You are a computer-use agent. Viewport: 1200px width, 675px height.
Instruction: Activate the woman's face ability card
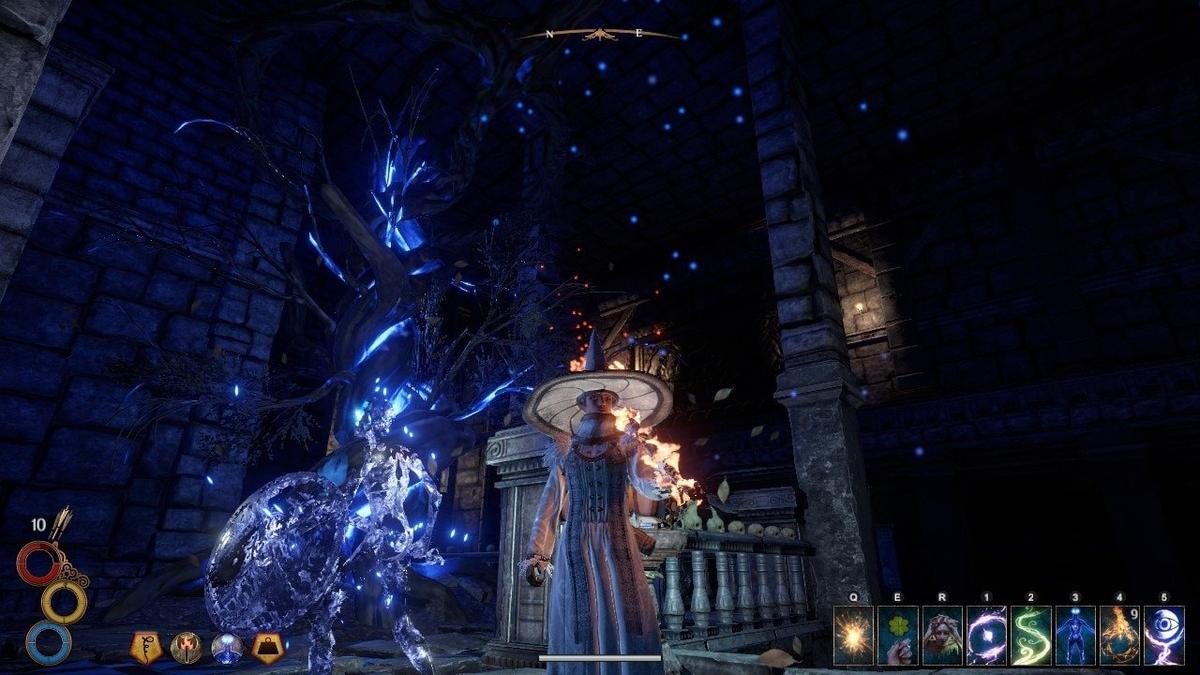pyautogui.click(x=942, y=636)
